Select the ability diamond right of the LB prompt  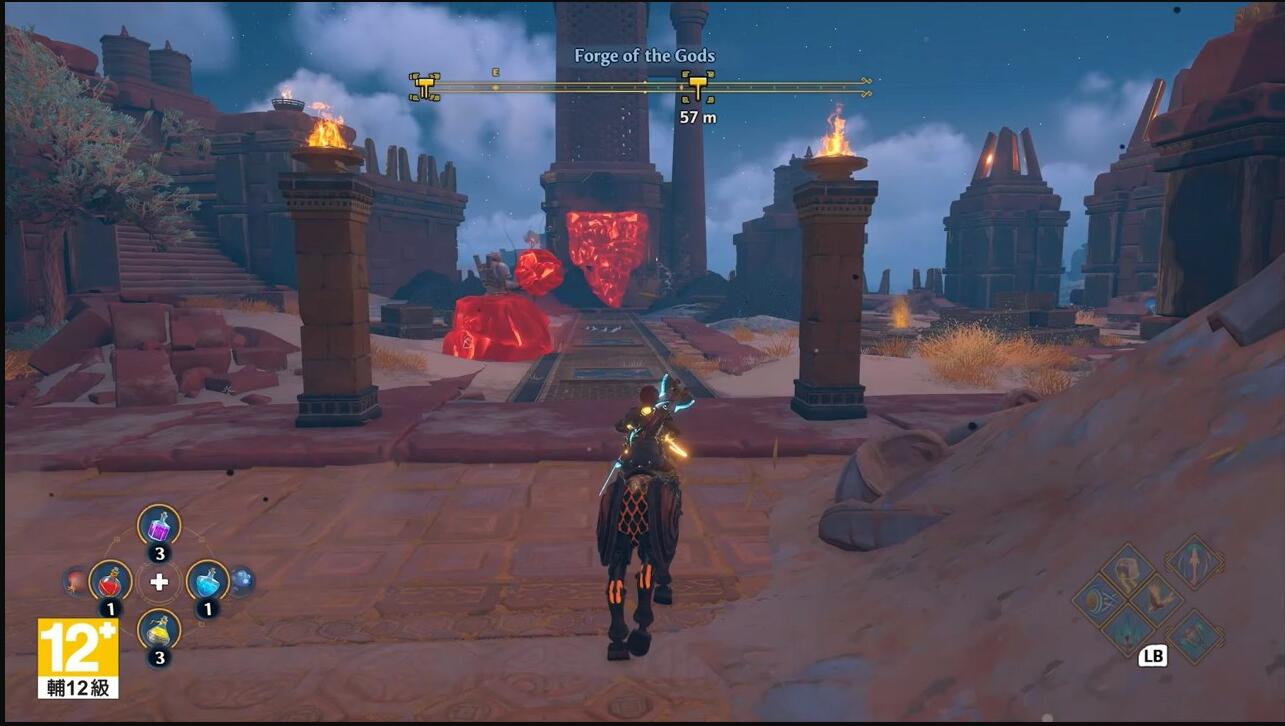1195,636
